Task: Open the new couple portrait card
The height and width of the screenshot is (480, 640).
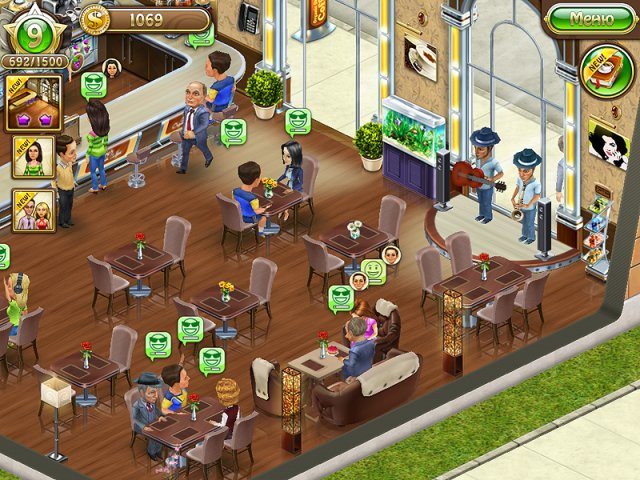Action: click(32, 210)
